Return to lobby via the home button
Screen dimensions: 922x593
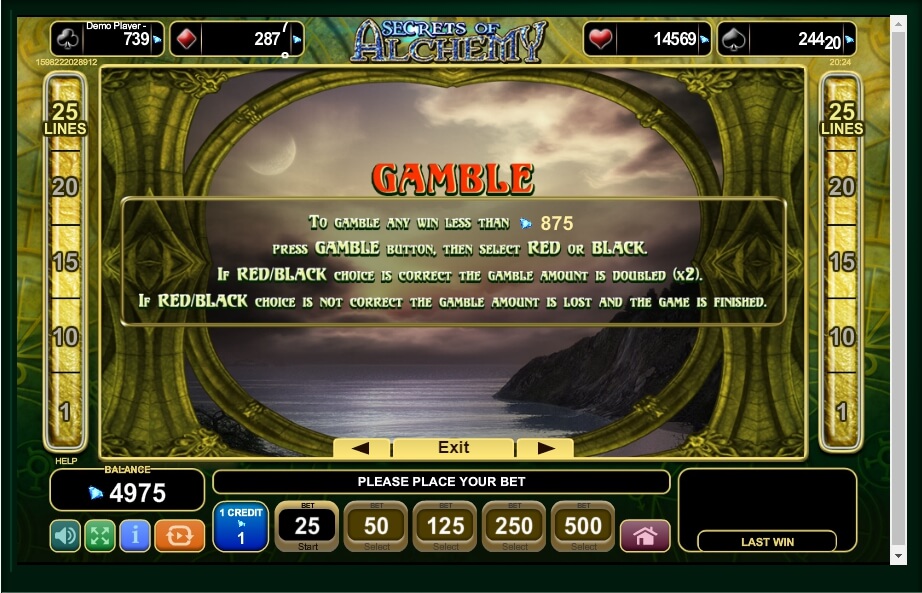tap(645, 536)
